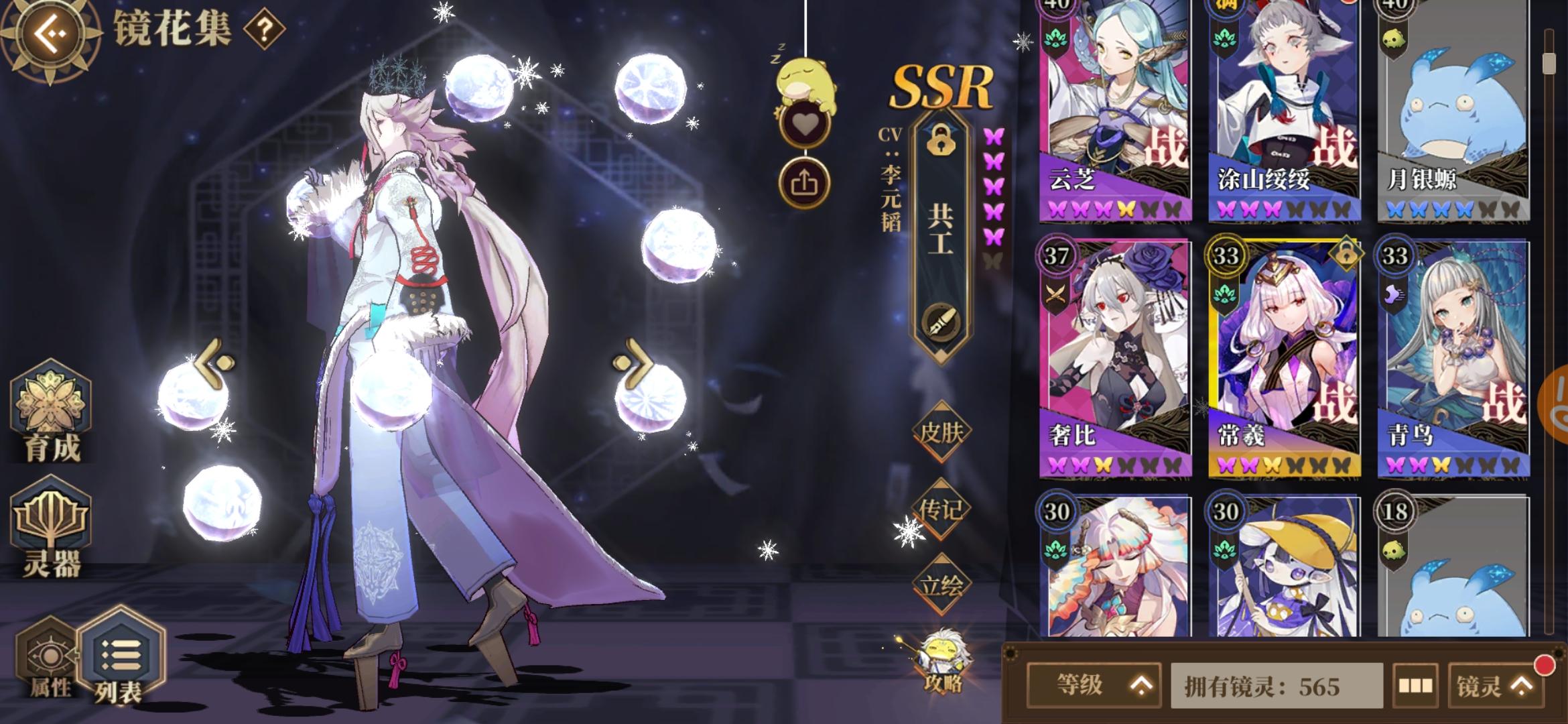The image size is (1568, 724).
Task: Open the 传记 (biography) tab
Action: coord(942,509)
